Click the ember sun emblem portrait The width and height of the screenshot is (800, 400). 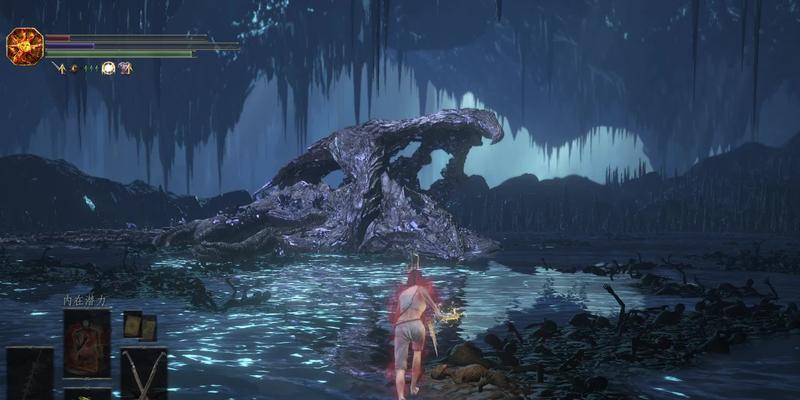click(x=23, y=46)
